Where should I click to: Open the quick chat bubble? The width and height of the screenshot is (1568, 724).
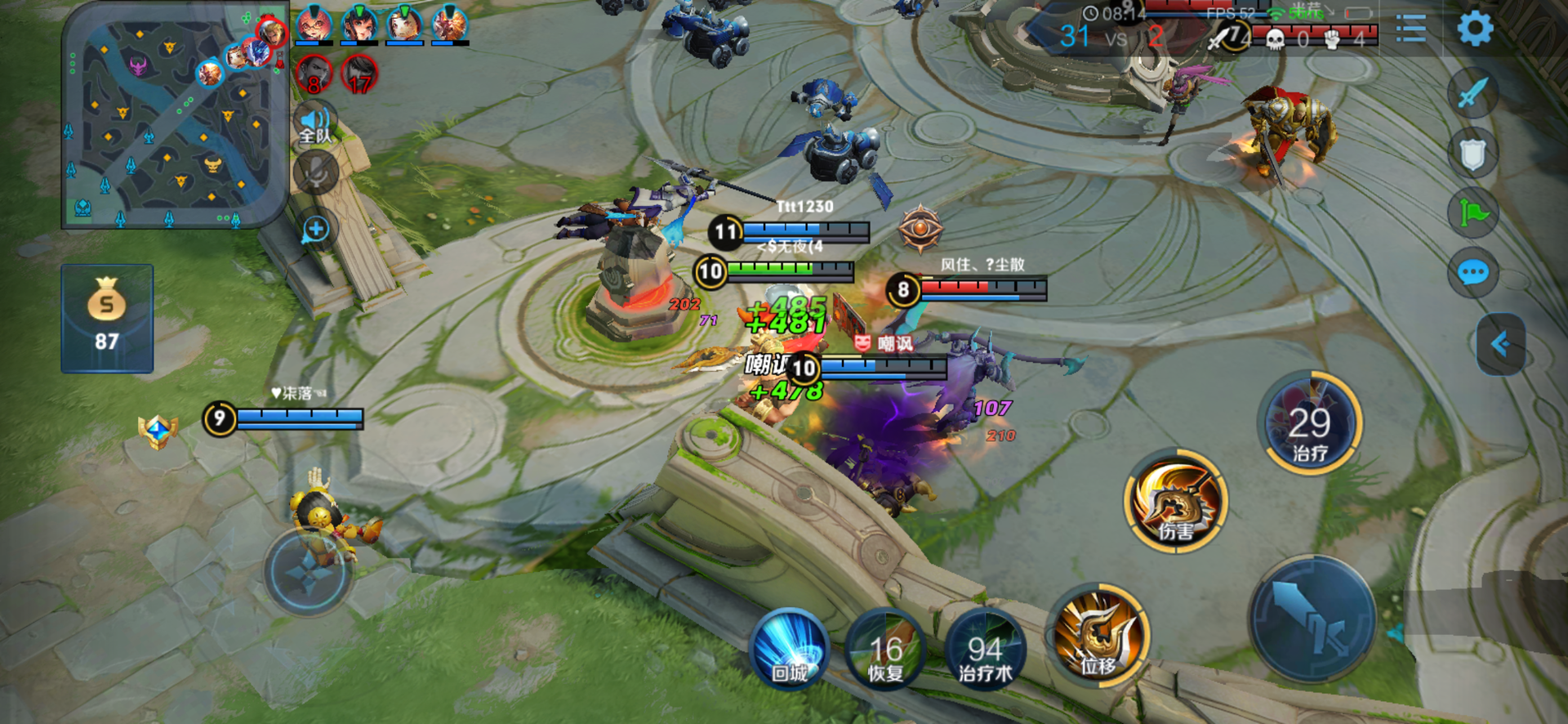pyautogui.click(x=1472, y=272)
